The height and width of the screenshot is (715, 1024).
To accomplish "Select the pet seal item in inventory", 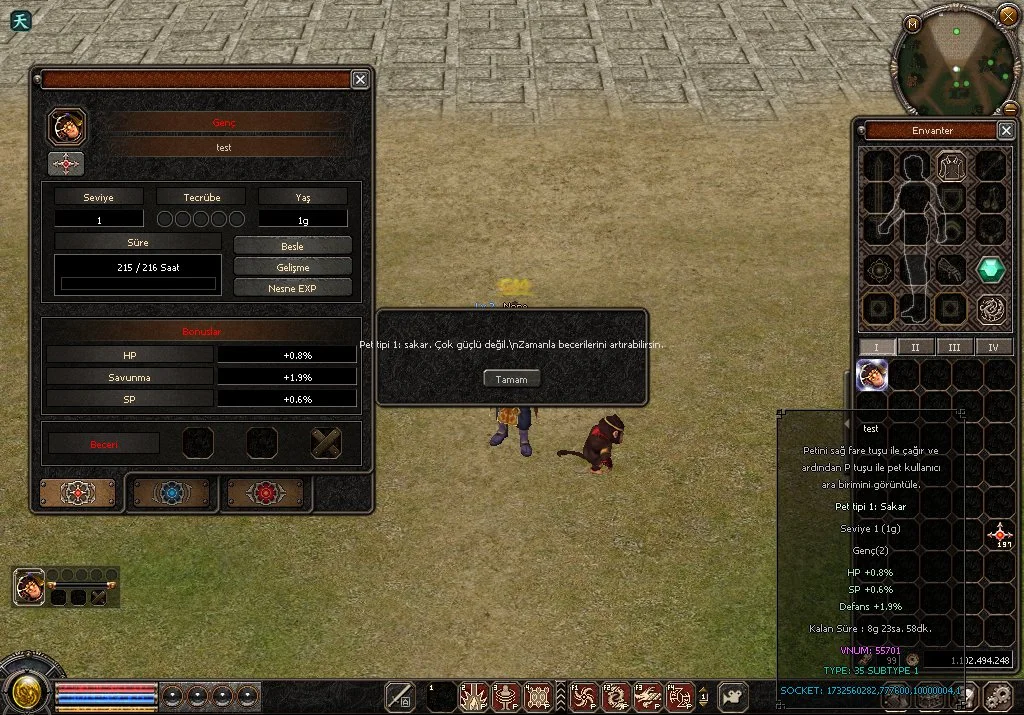I will pyautogui.click(x=872, y=374).
